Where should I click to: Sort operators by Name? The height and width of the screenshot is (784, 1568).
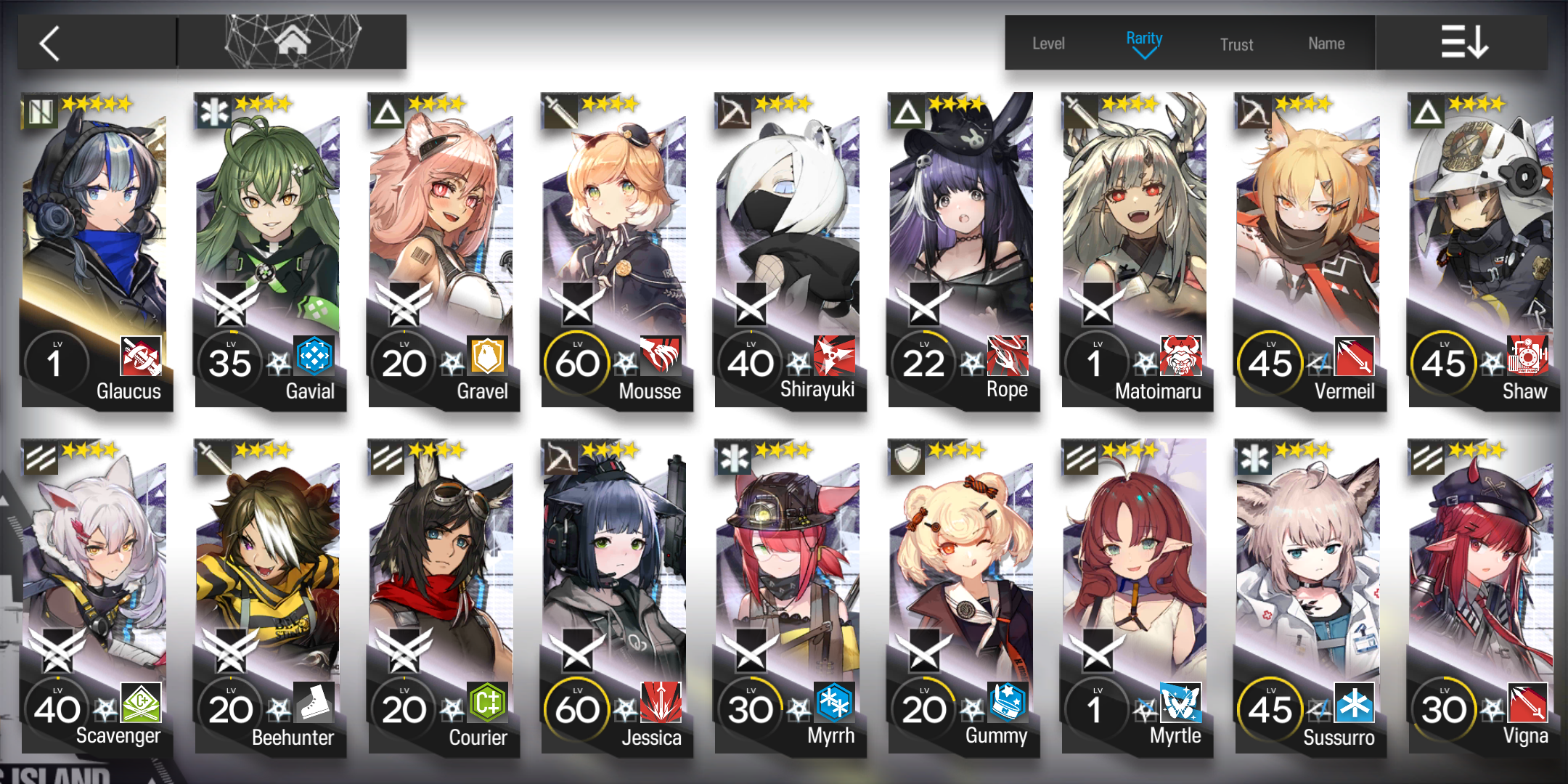1326,44
